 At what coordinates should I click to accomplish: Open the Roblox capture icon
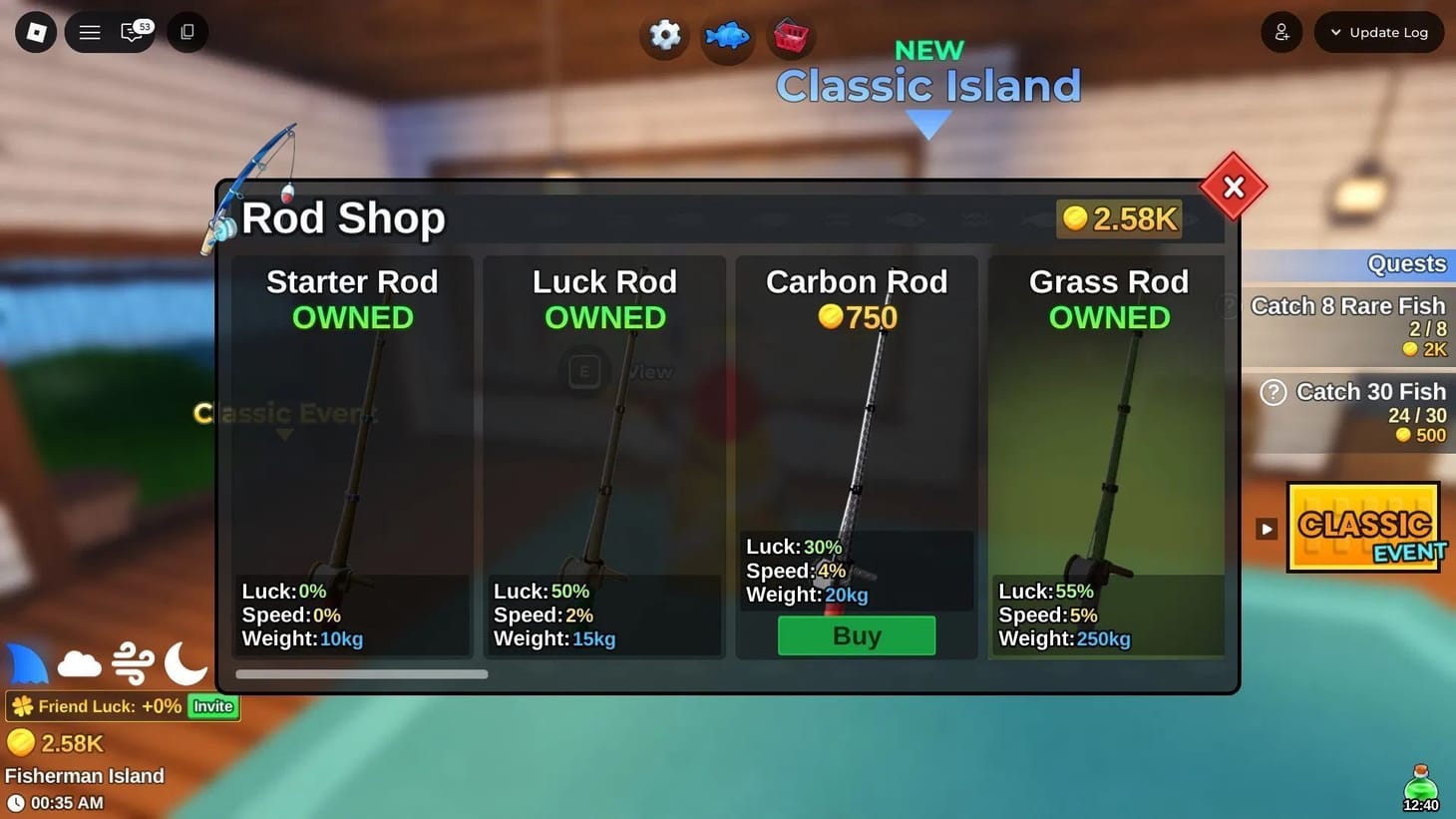click(x=186, y=32)
